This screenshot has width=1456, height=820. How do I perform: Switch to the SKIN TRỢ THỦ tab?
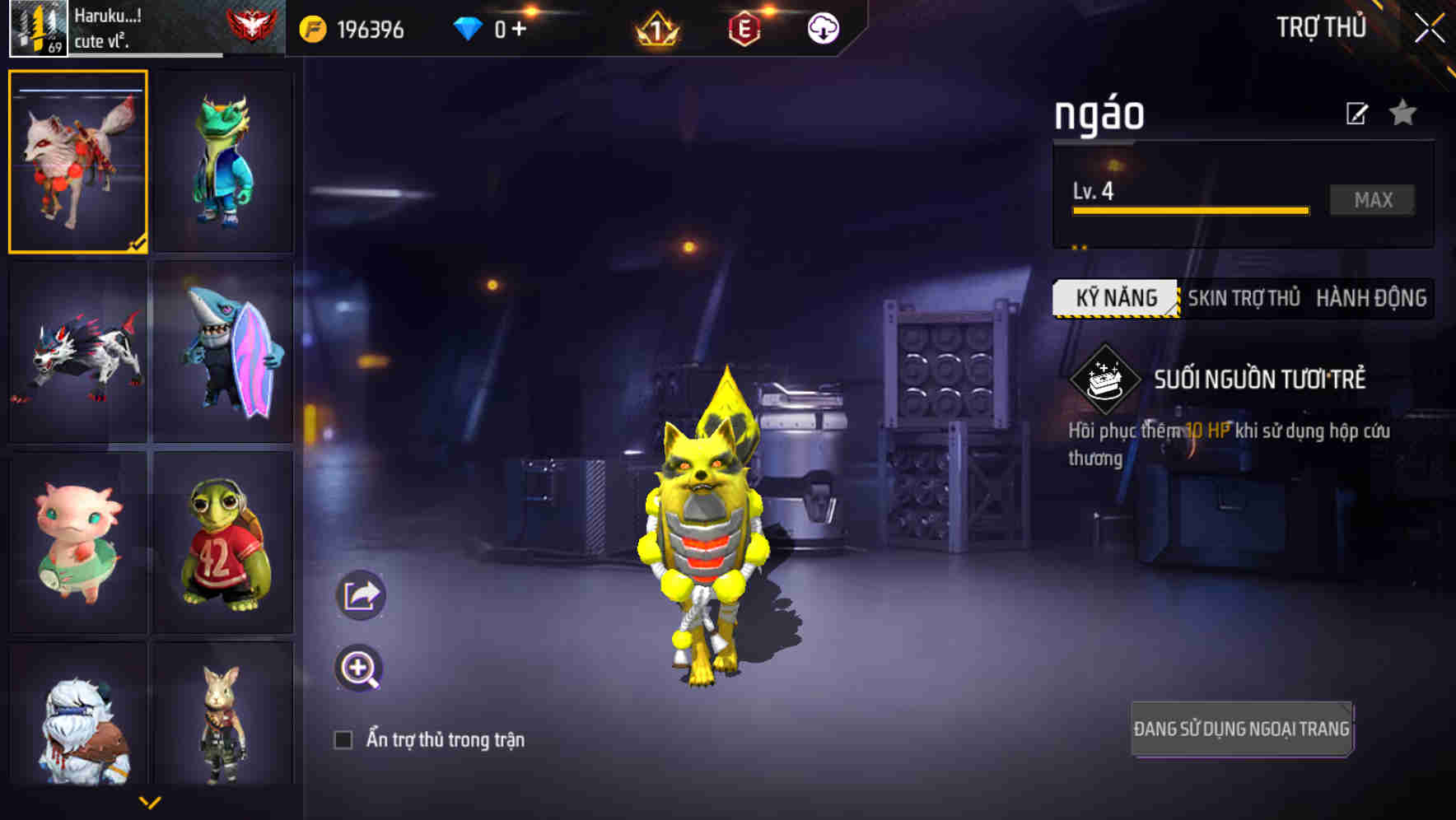coord(1244,298)
